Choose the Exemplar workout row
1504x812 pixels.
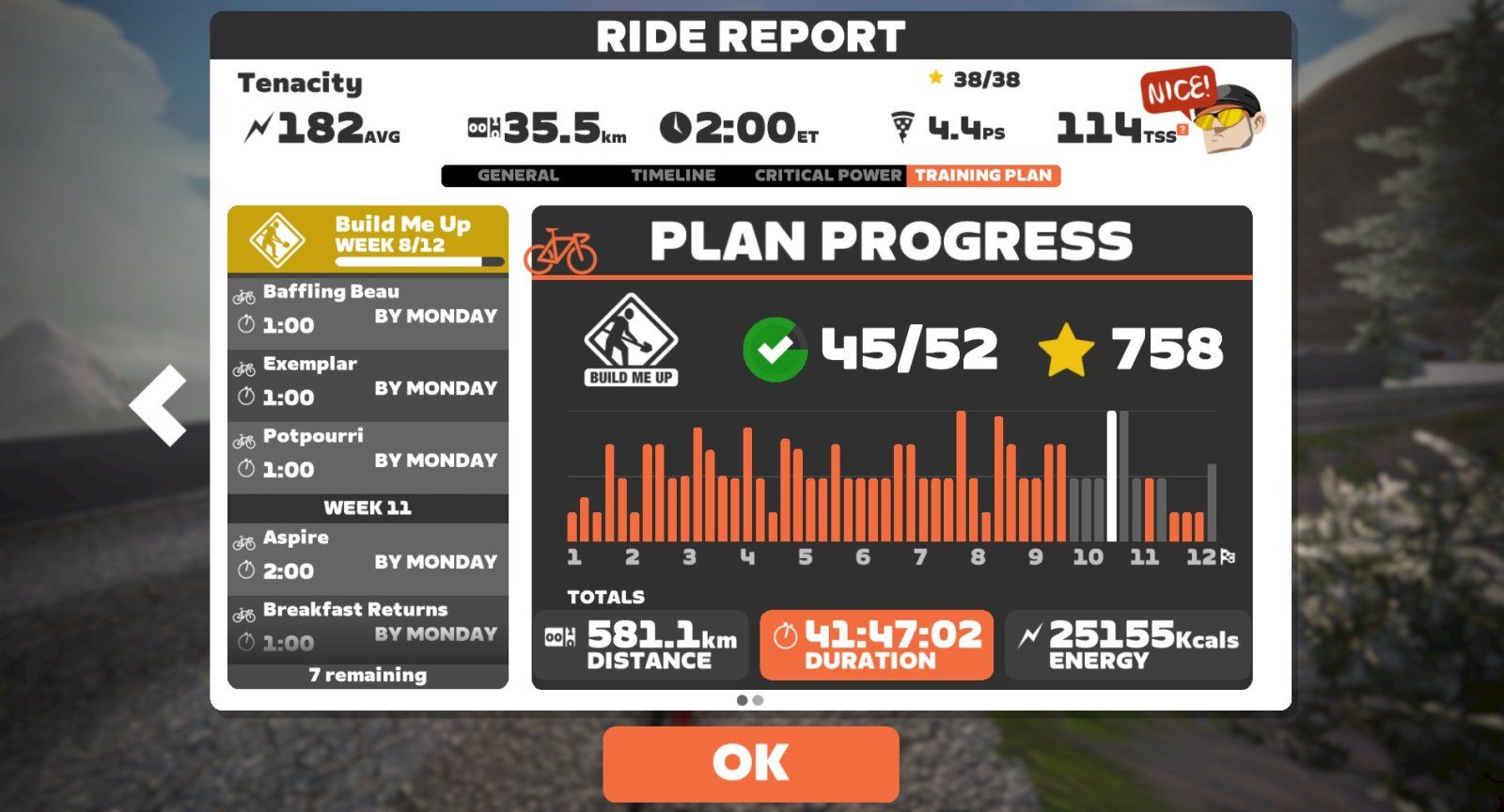(368, 382)
